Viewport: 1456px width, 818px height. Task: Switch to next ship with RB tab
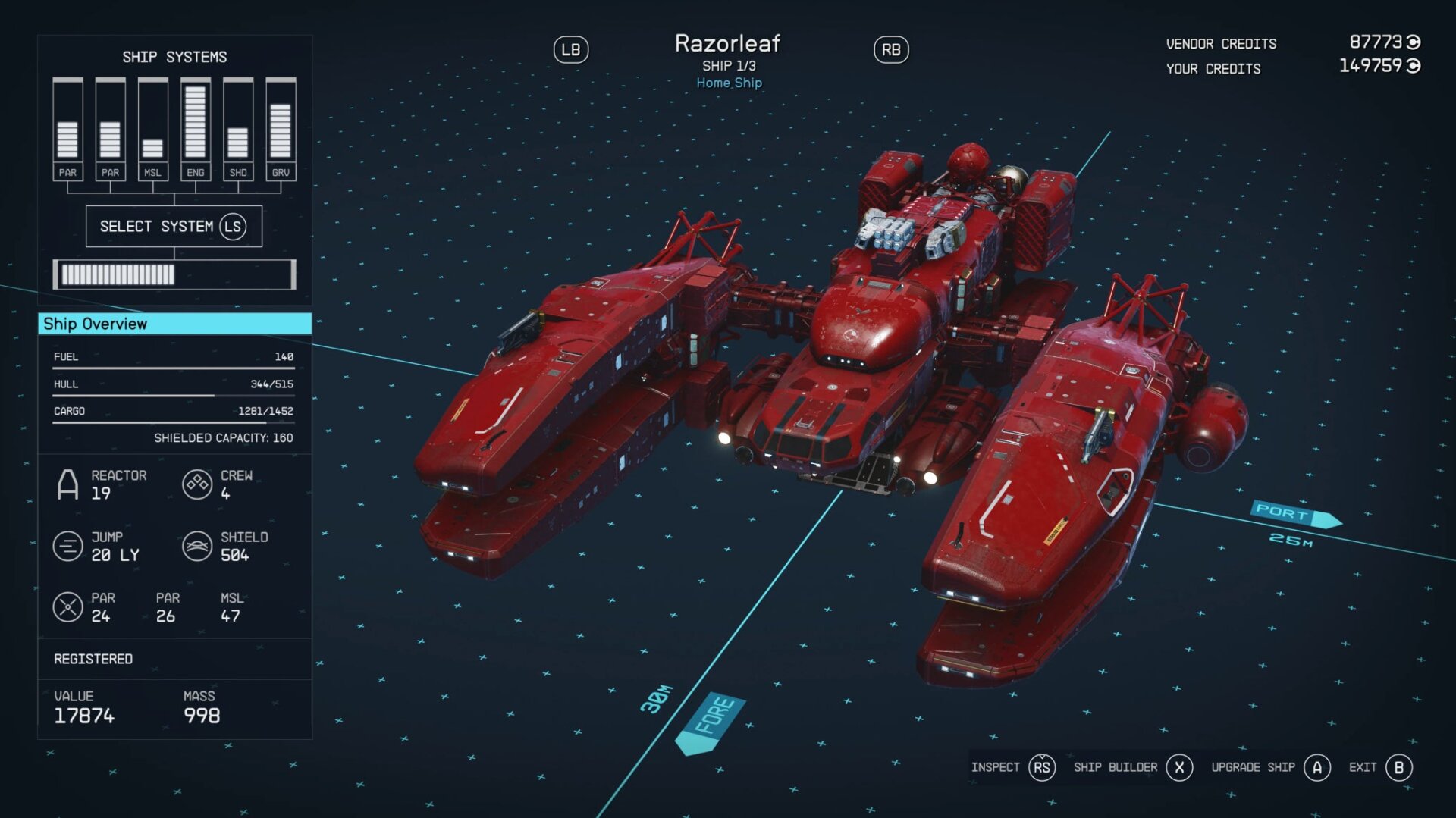click(891, 49)
